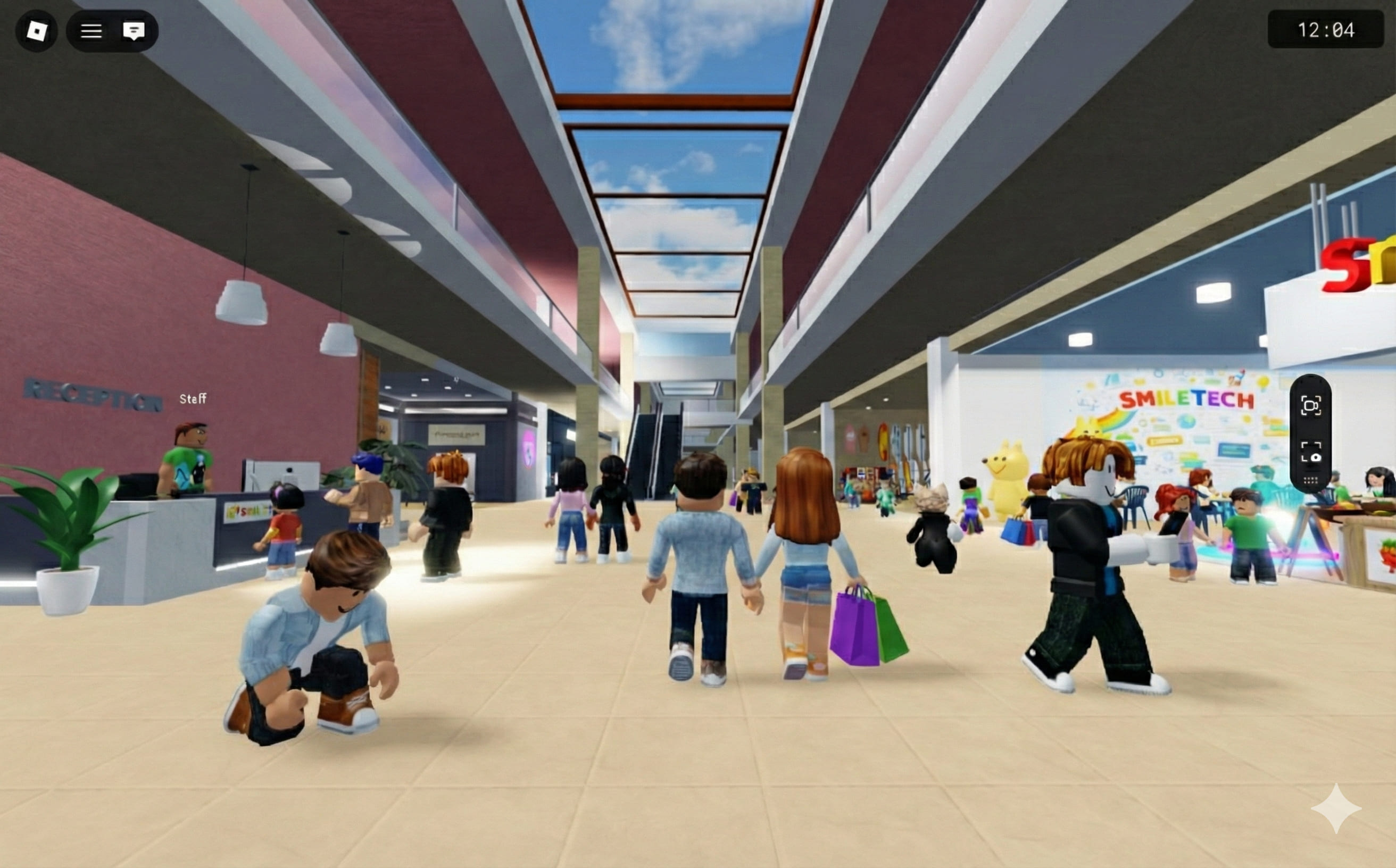This screenshot has width=1396, height=868.
Task: Open the three-line hamburger menu
Action: click(91, 31)
